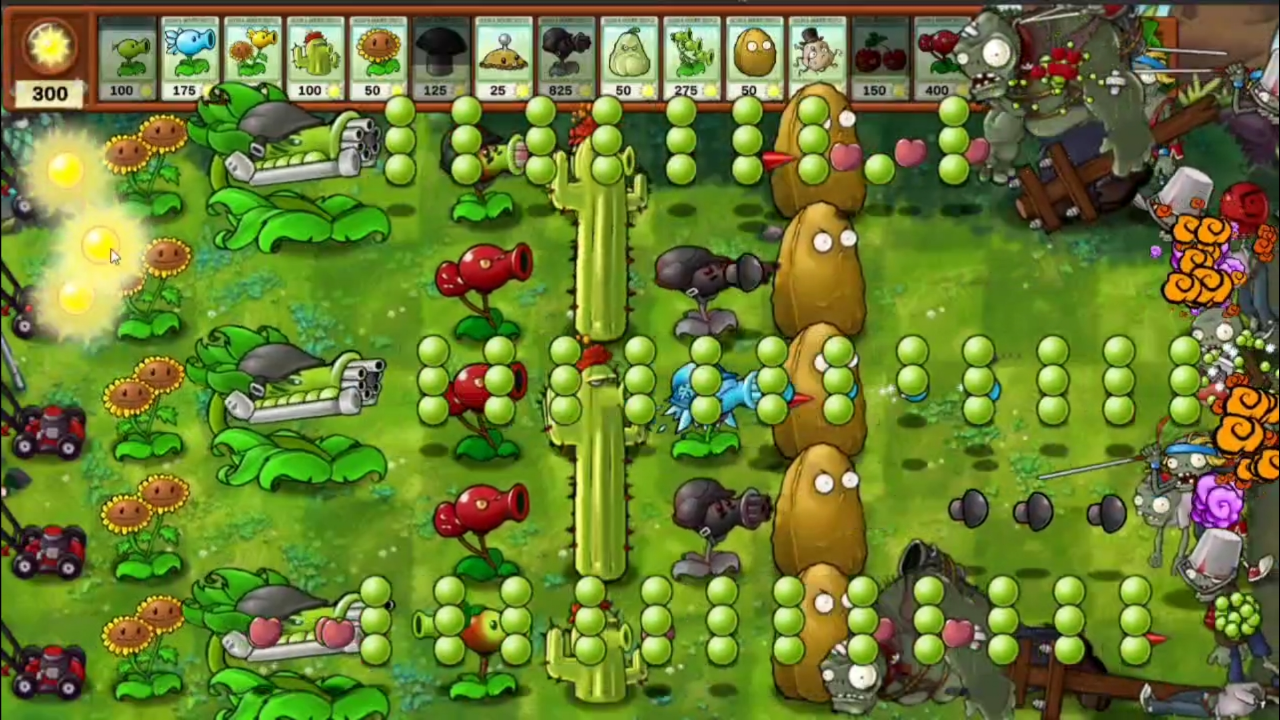Image resolution: width=1280 pixels, height=720 pixels.
Task: Choose the Threepeater seed packet costing 275
Action: tap(686, 55)
